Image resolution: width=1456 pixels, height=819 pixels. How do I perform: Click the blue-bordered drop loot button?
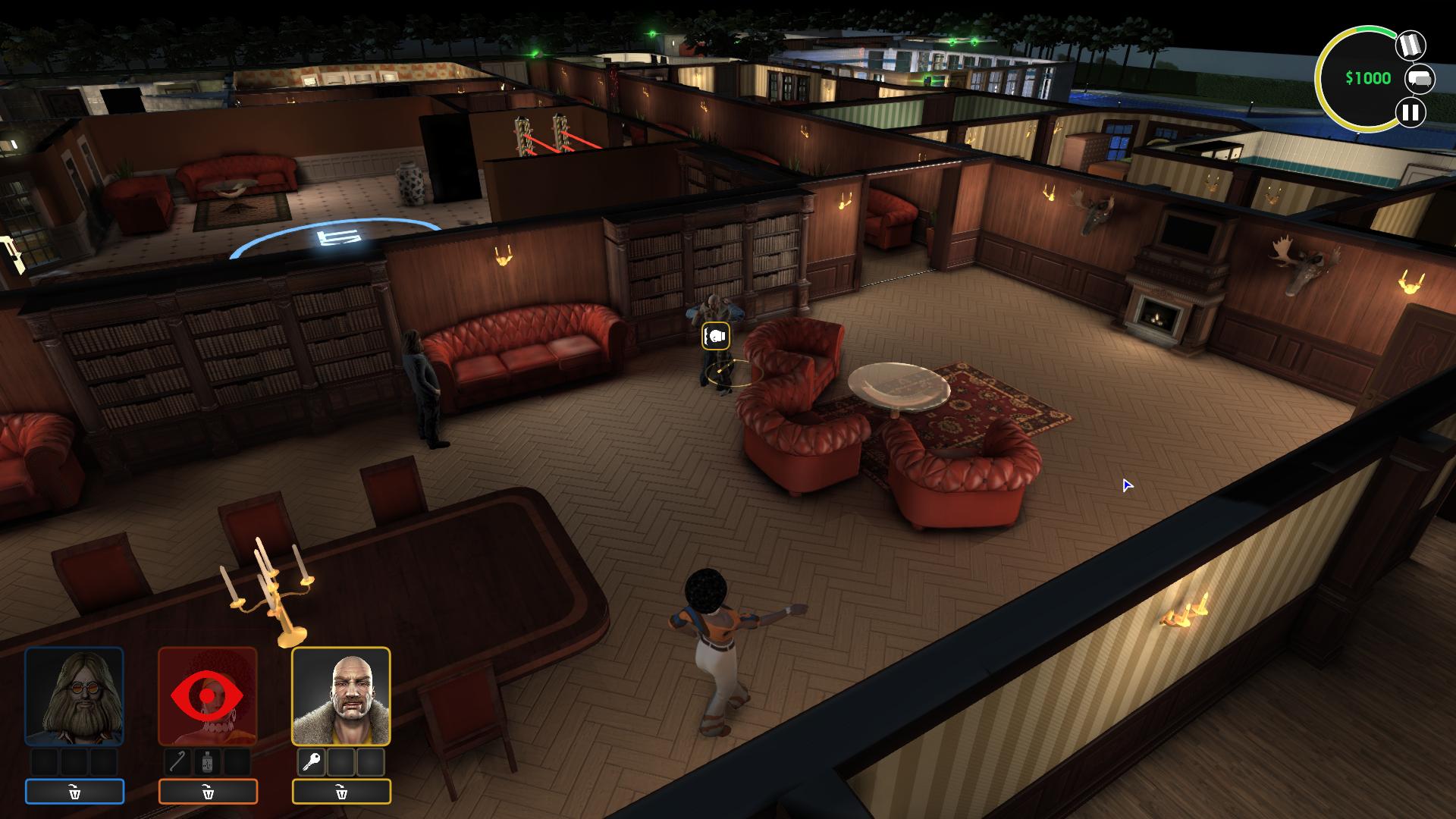pyautogui.click(x=74, y=792)
